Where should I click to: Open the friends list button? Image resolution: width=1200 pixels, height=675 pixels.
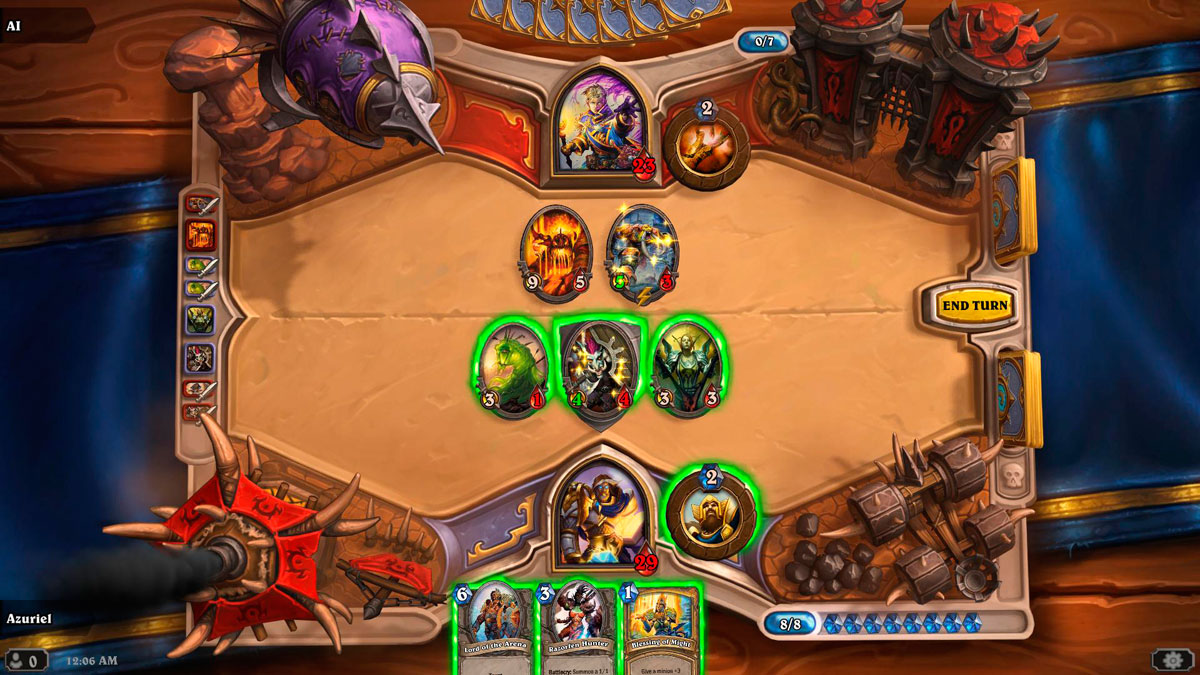coord(26,660)
